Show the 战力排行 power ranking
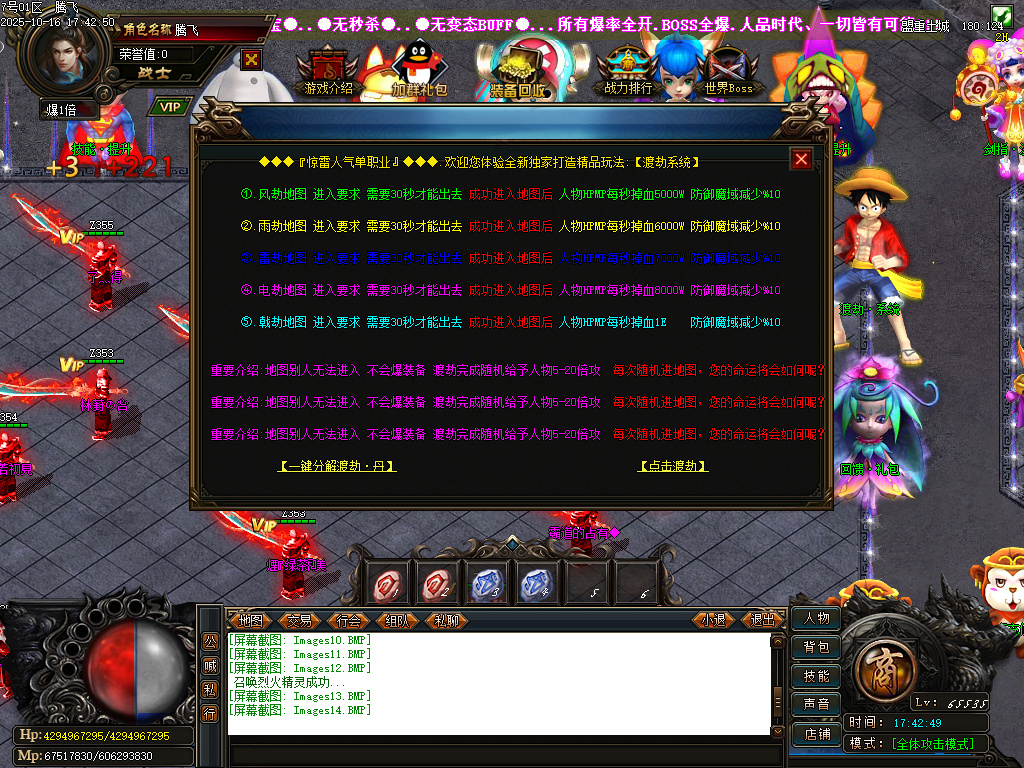This screenshot has height=768, width=1024. point(628,74)
